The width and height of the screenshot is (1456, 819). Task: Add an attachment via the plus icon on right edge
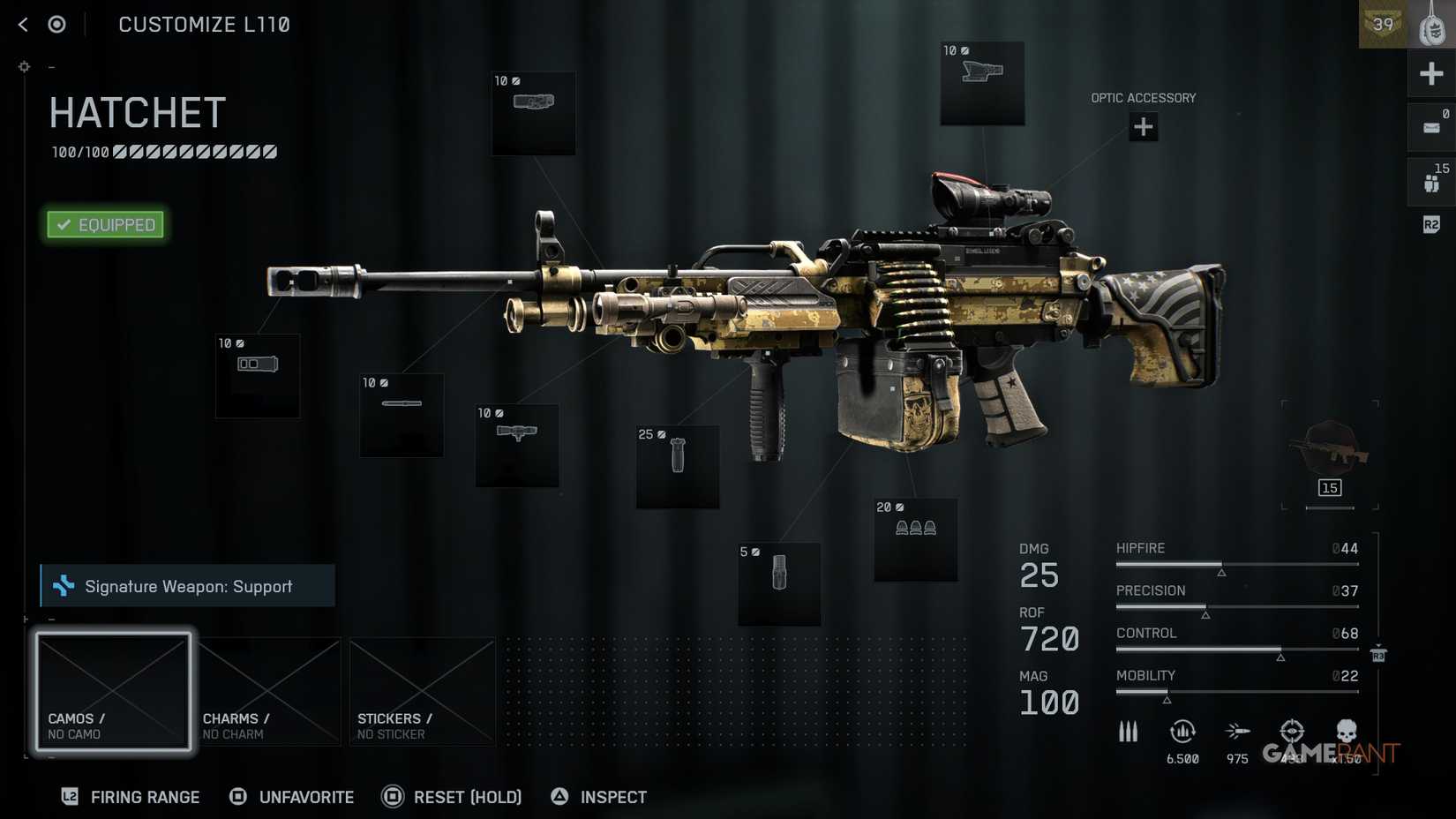click(x=1431, y=73)
